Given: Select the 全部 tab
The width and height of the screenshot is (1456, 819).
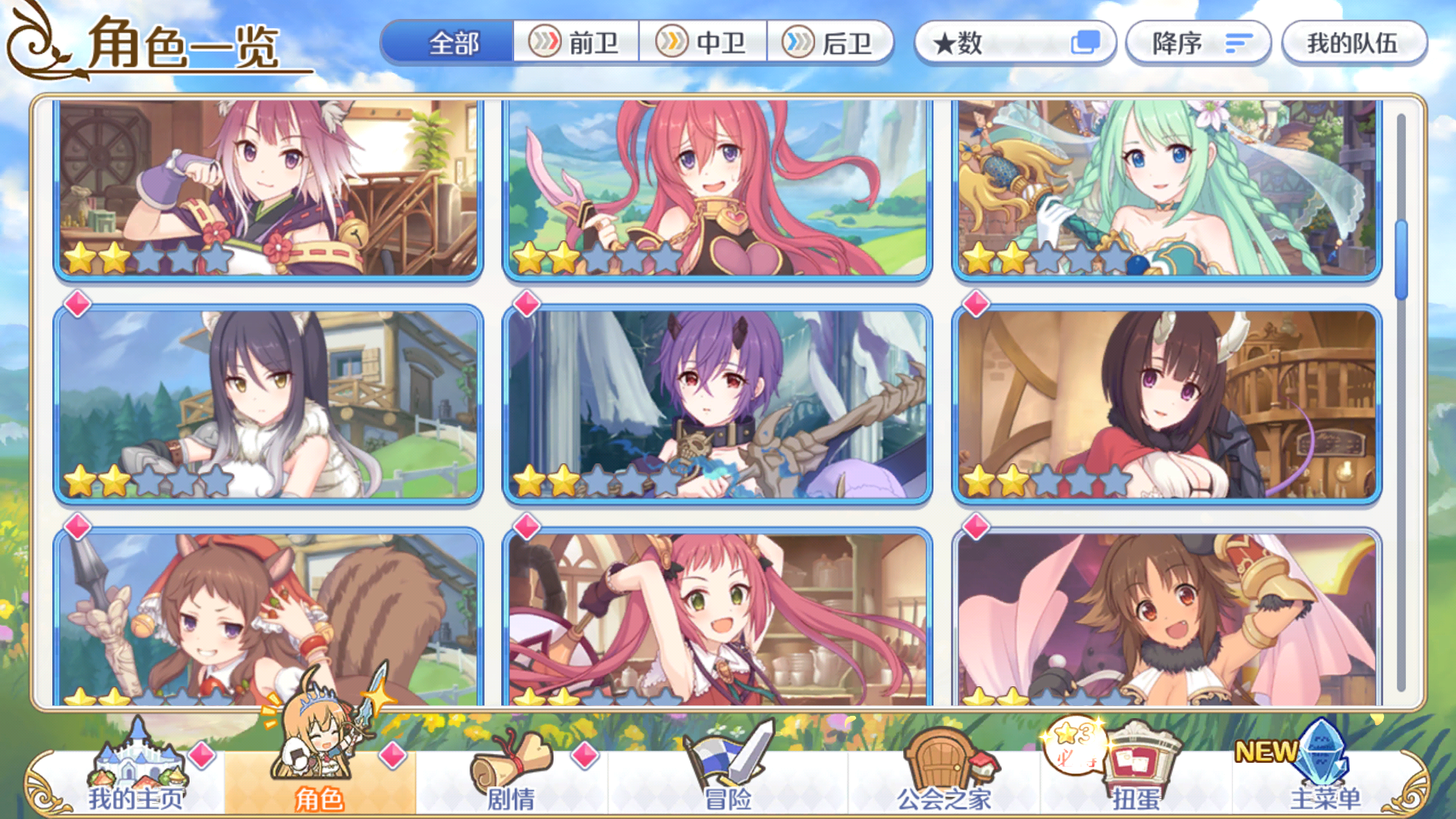Looking at the screenshot, I should click(x=453, y=44).
